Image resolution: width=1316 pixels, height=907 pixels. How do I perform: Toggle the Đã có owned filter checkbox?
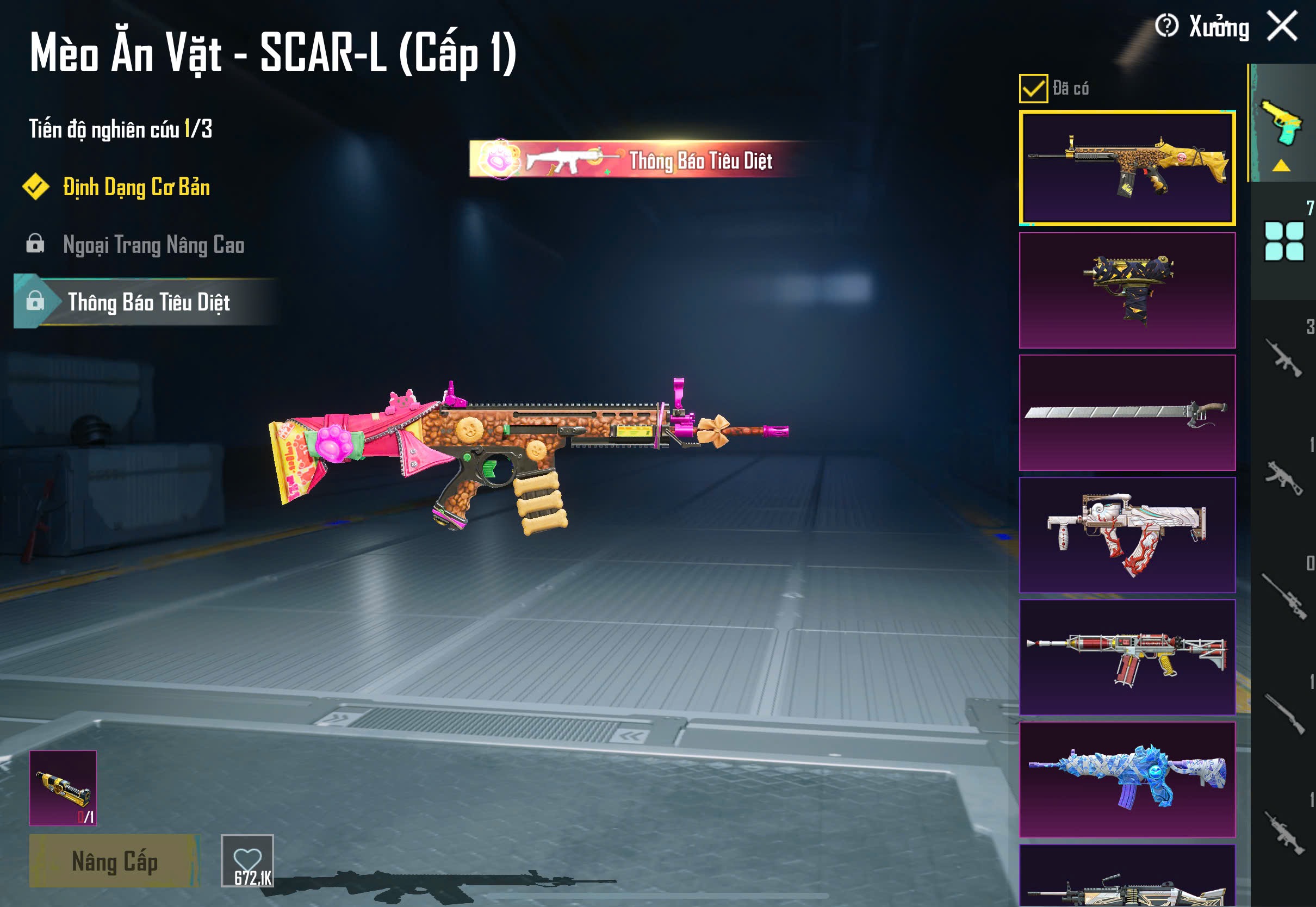(1033, 89)
